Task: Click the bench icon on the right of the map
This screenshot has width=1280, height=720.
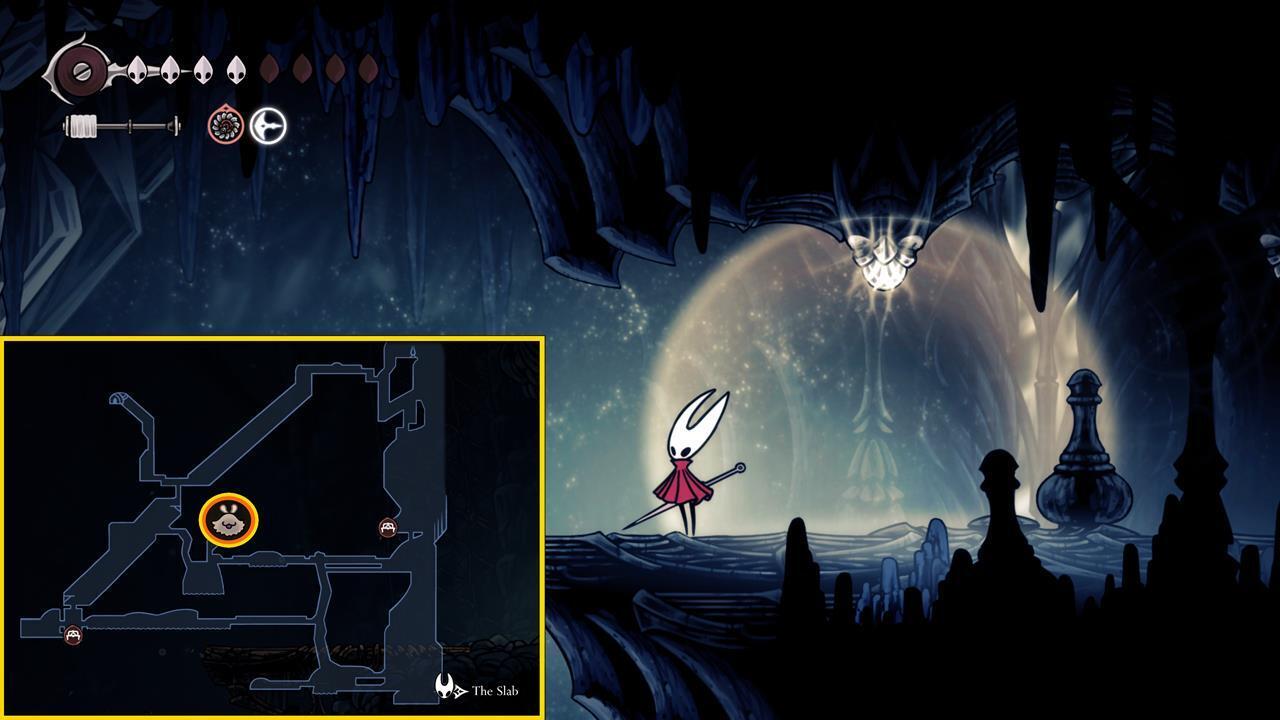Action: (388, 526)
